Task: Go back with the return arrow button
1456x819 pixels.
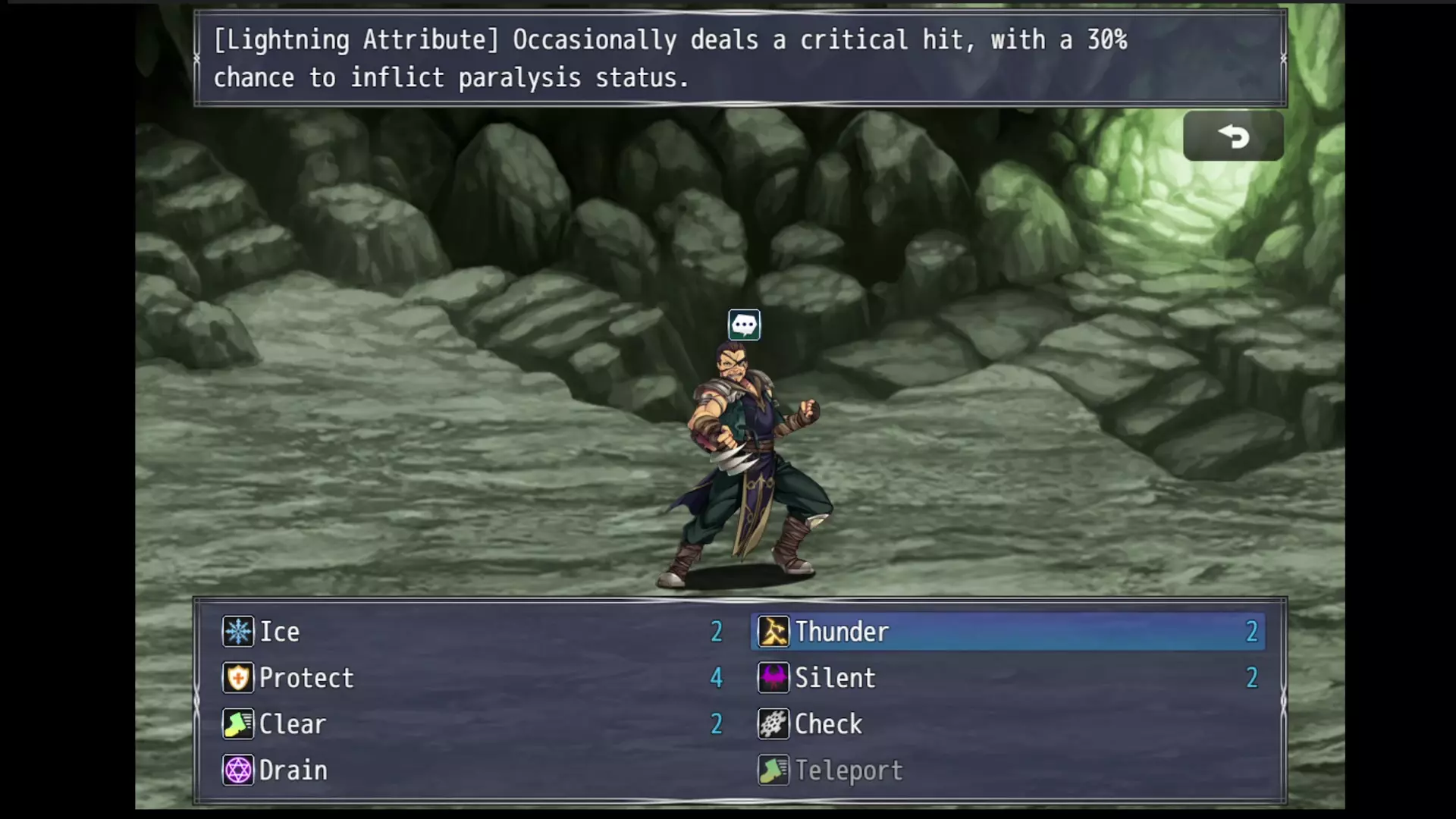Action: click(1233, 136)
